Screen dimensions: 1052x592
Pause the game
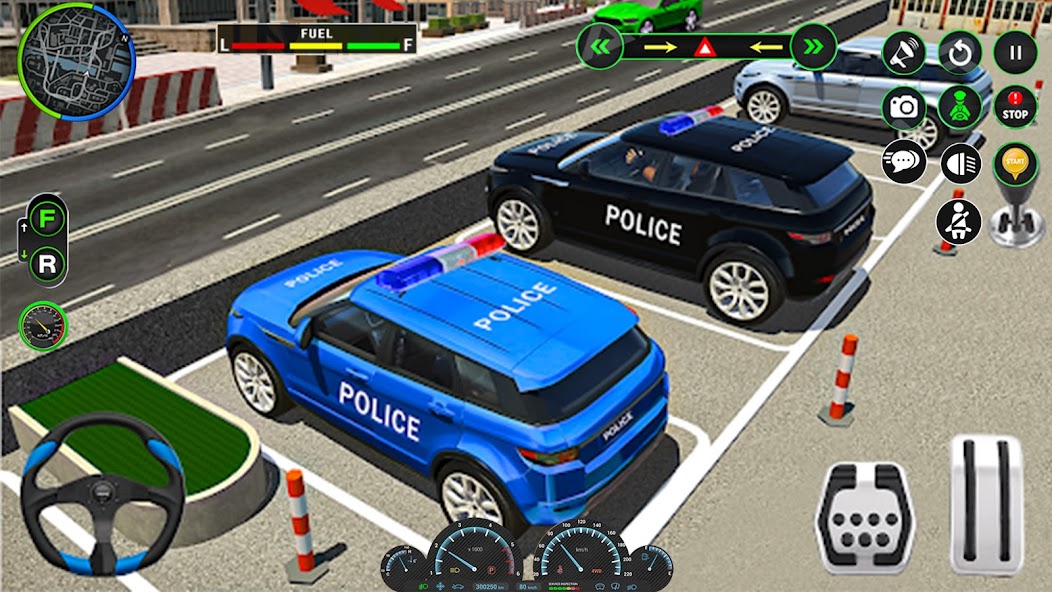point(1015,53)
